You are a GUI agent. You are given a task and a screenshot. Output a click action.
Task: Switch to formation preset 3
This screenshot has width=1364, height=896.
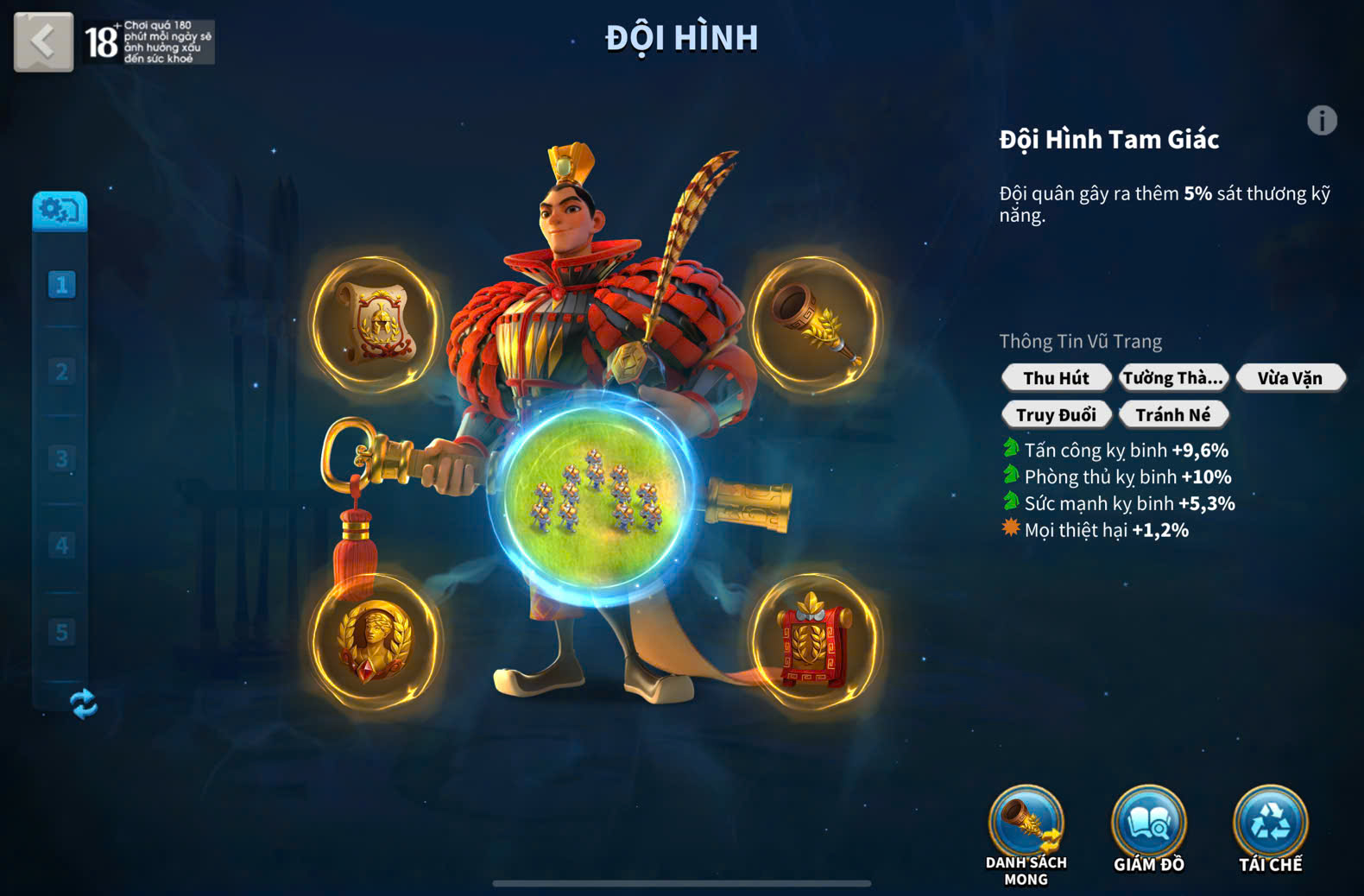[x=61, y=458]
